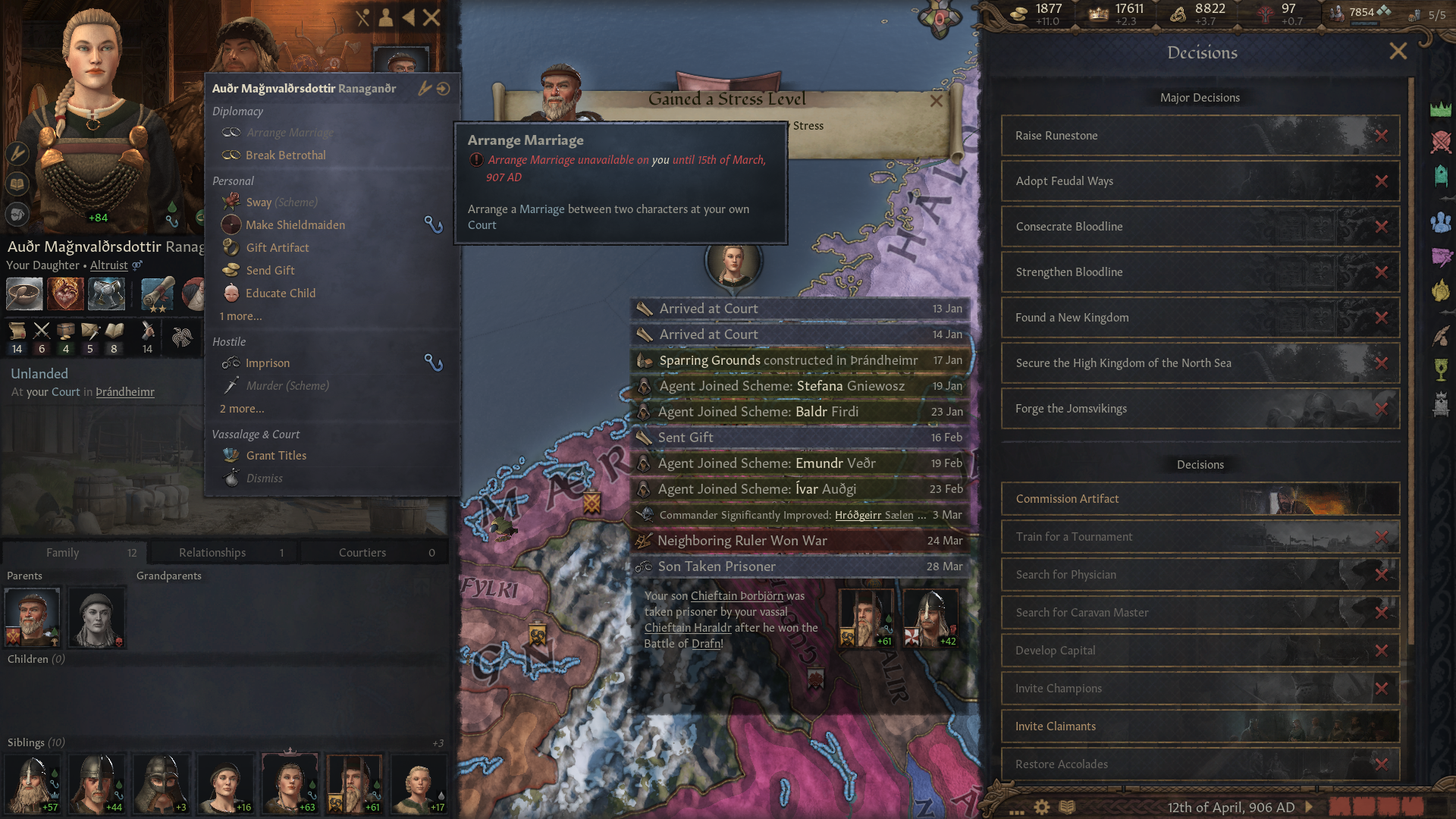Expand the '+3' hidden siblings indicator
This screenshot has height=819, width=1456.
tap(440, 743)
